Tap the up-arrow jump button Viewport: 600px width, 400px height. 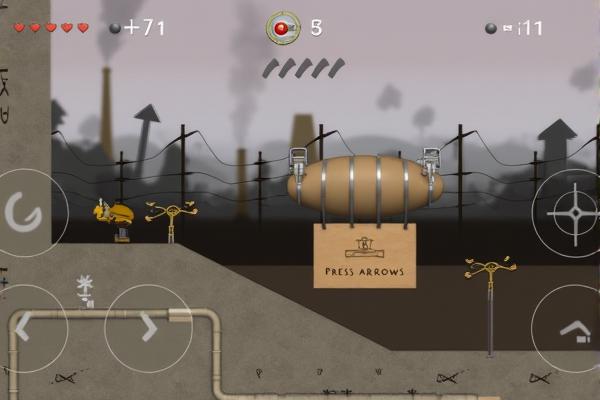coord(574,330)
